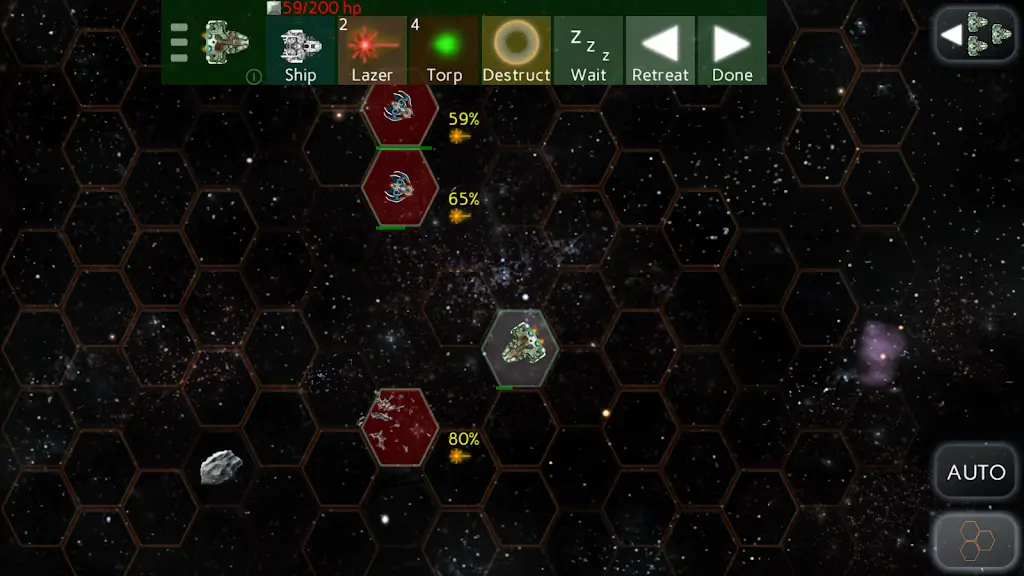
Task: Select your ship on the highlighted hex
Action: tap(520, 347)
